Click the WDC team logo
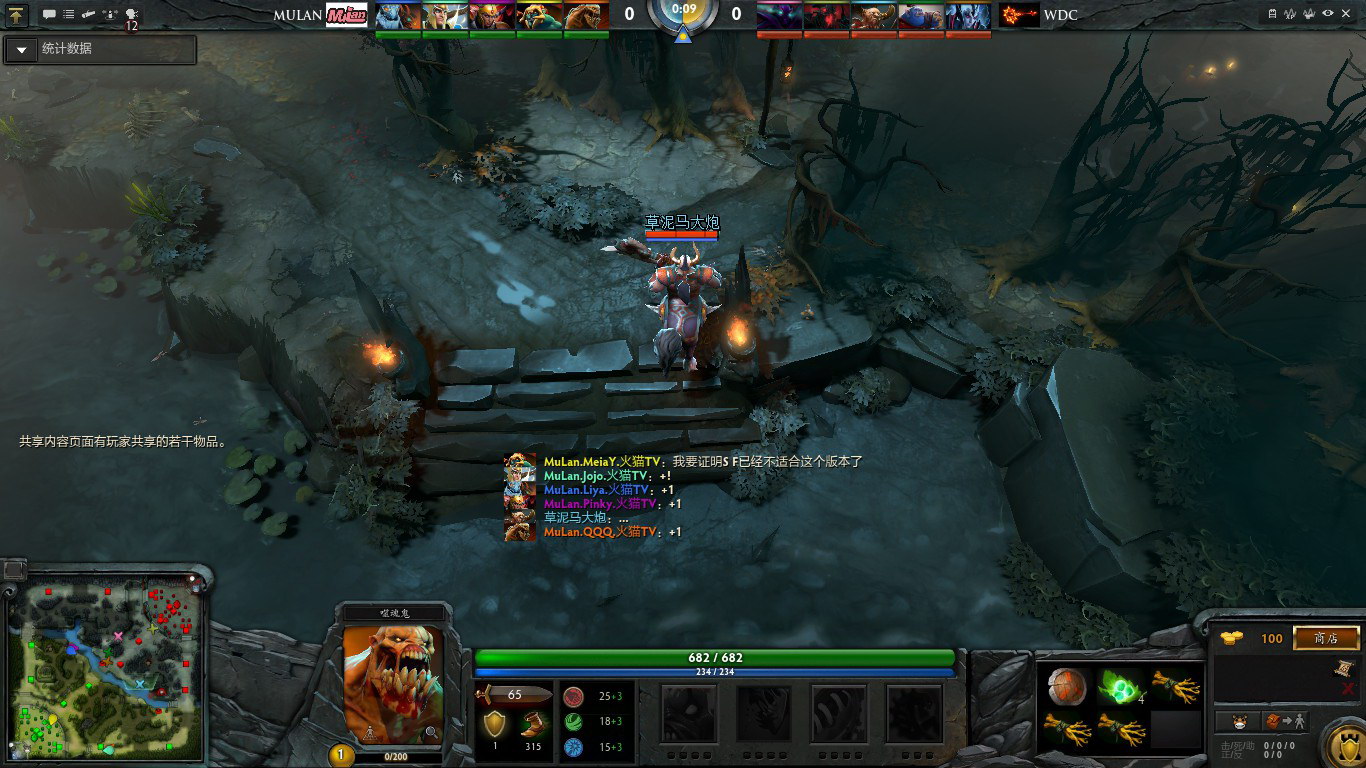This screenshot has height=768, width=1366. pyautogui.click(x=1019, y=15)
